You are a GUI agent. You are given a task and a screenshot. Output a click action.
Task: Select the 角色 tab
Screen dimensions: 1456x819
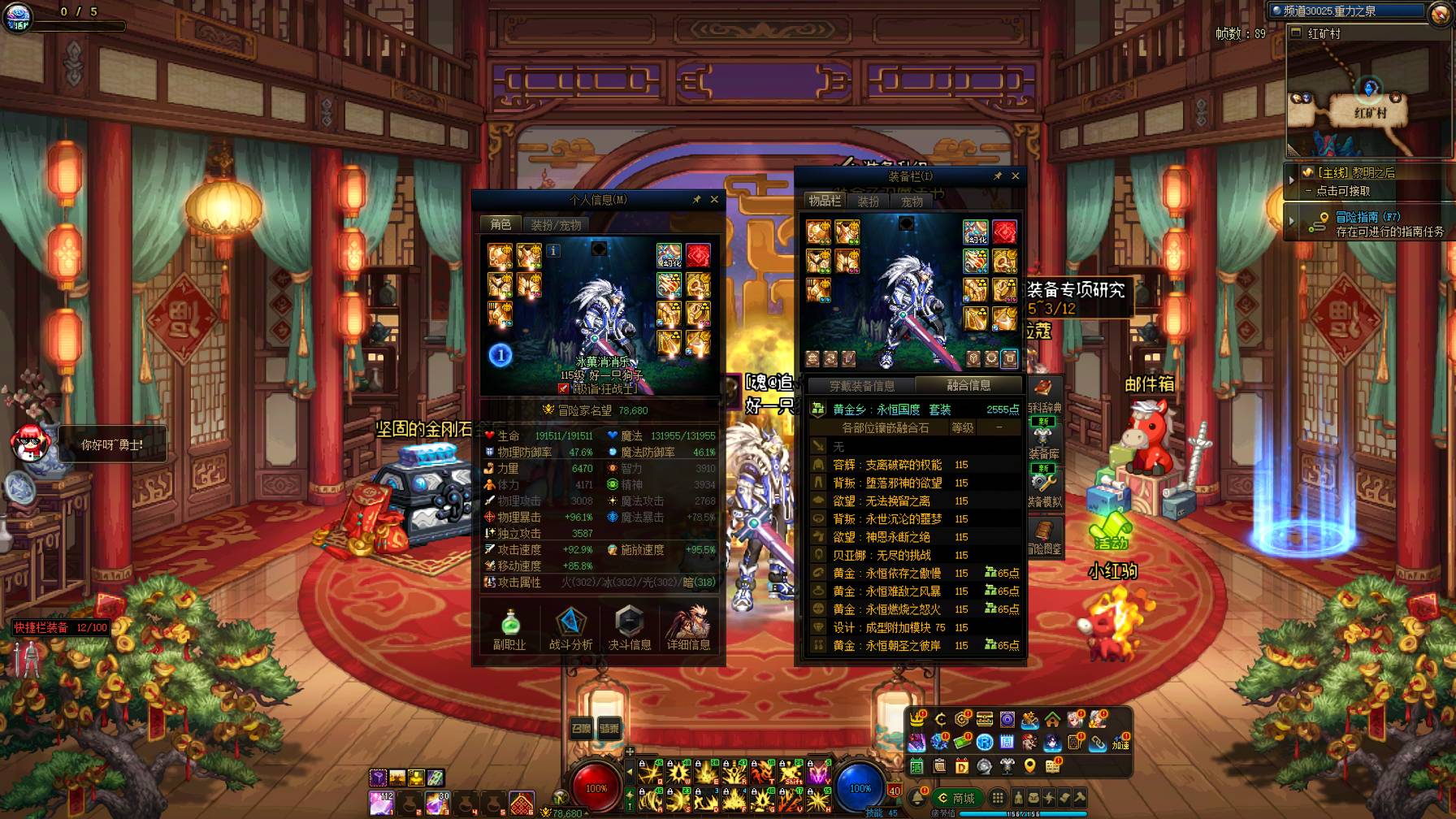(x=500, y=224)
